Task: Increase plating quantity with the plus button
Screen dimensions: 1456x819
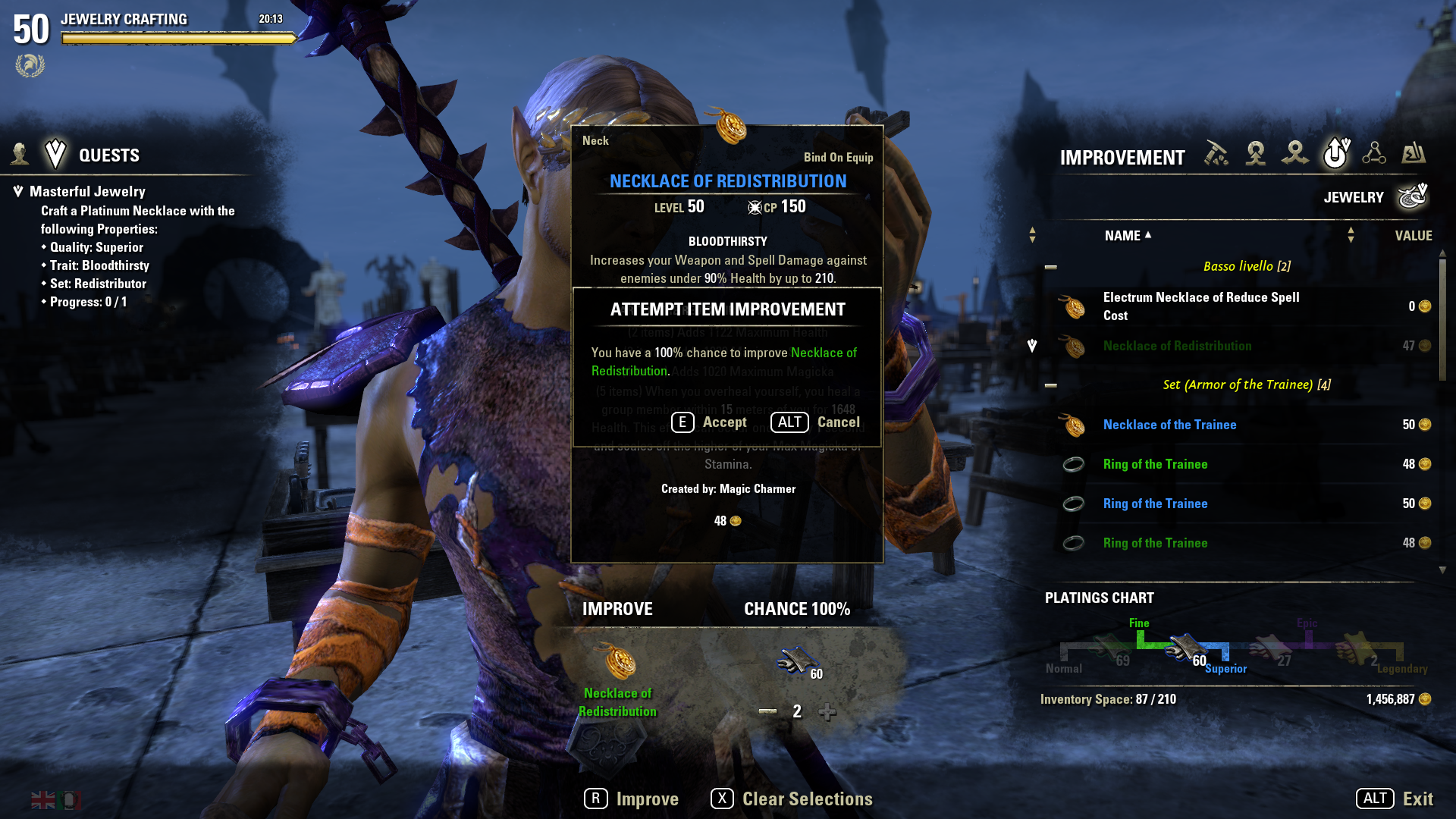Action: (x=827, y=711)
